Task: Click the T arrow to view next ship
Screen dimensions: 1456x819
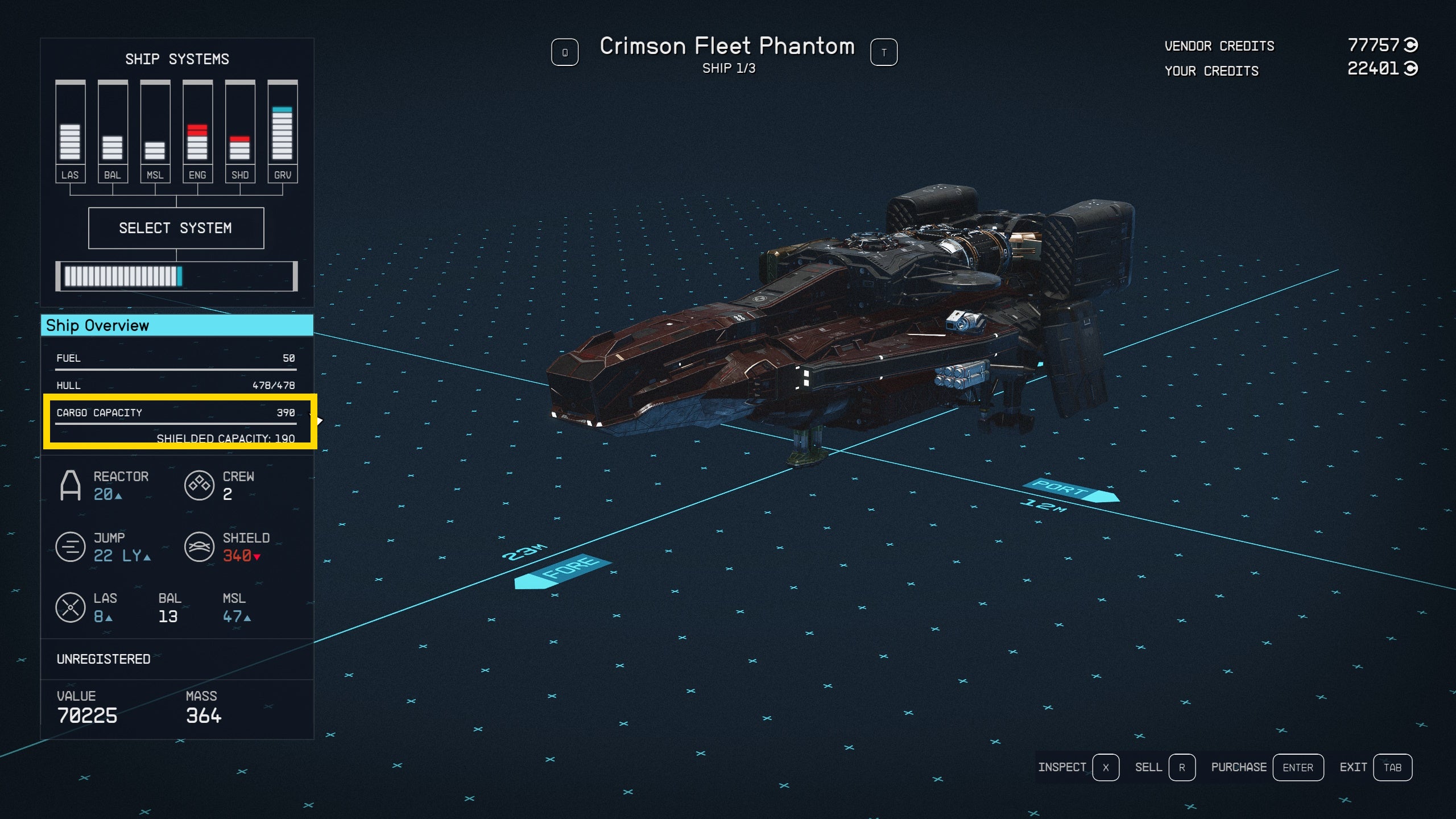Action: (884, 52)
